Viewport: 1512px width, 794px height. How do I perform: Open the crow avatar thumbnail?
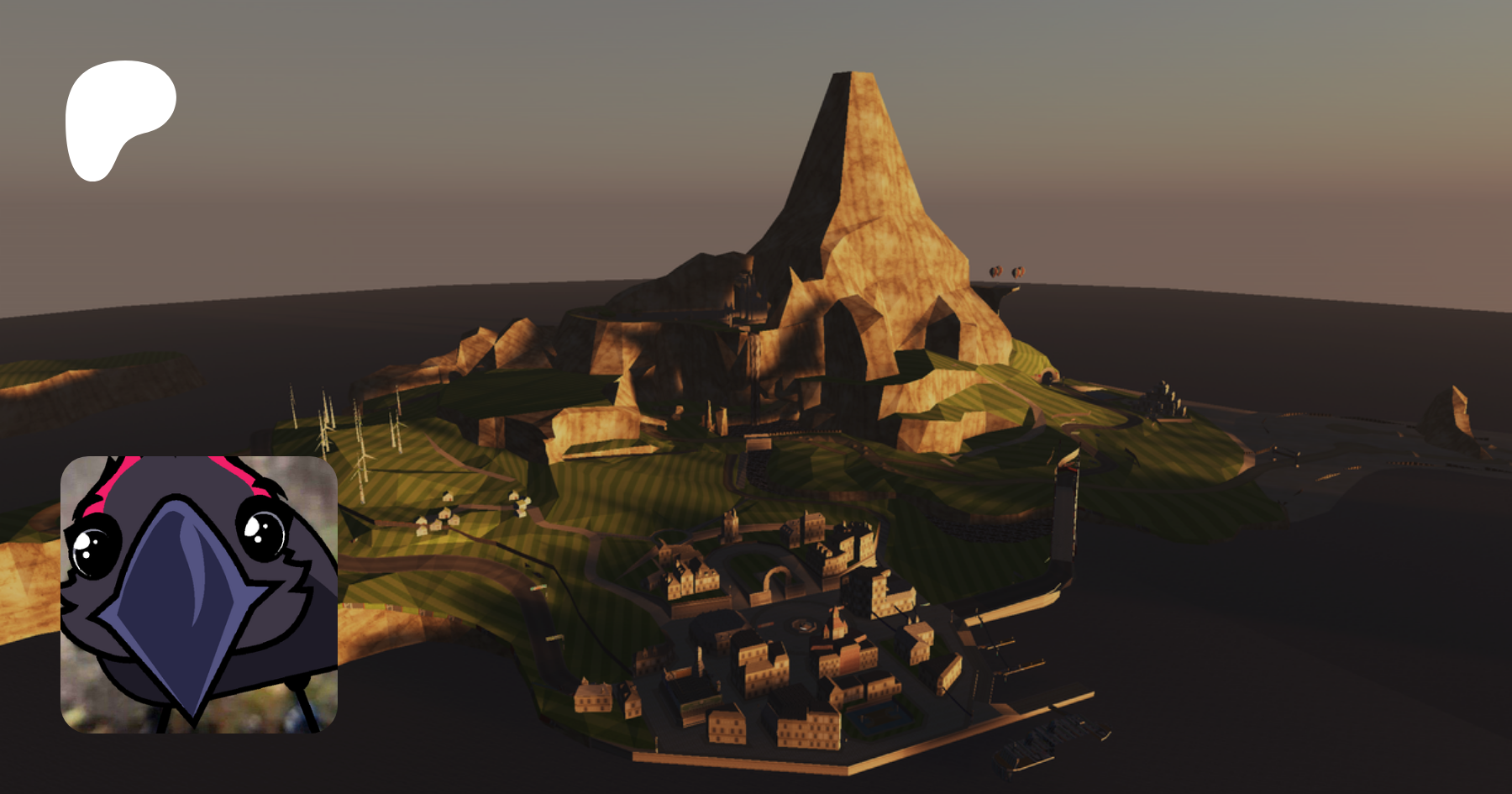[199, 594]
